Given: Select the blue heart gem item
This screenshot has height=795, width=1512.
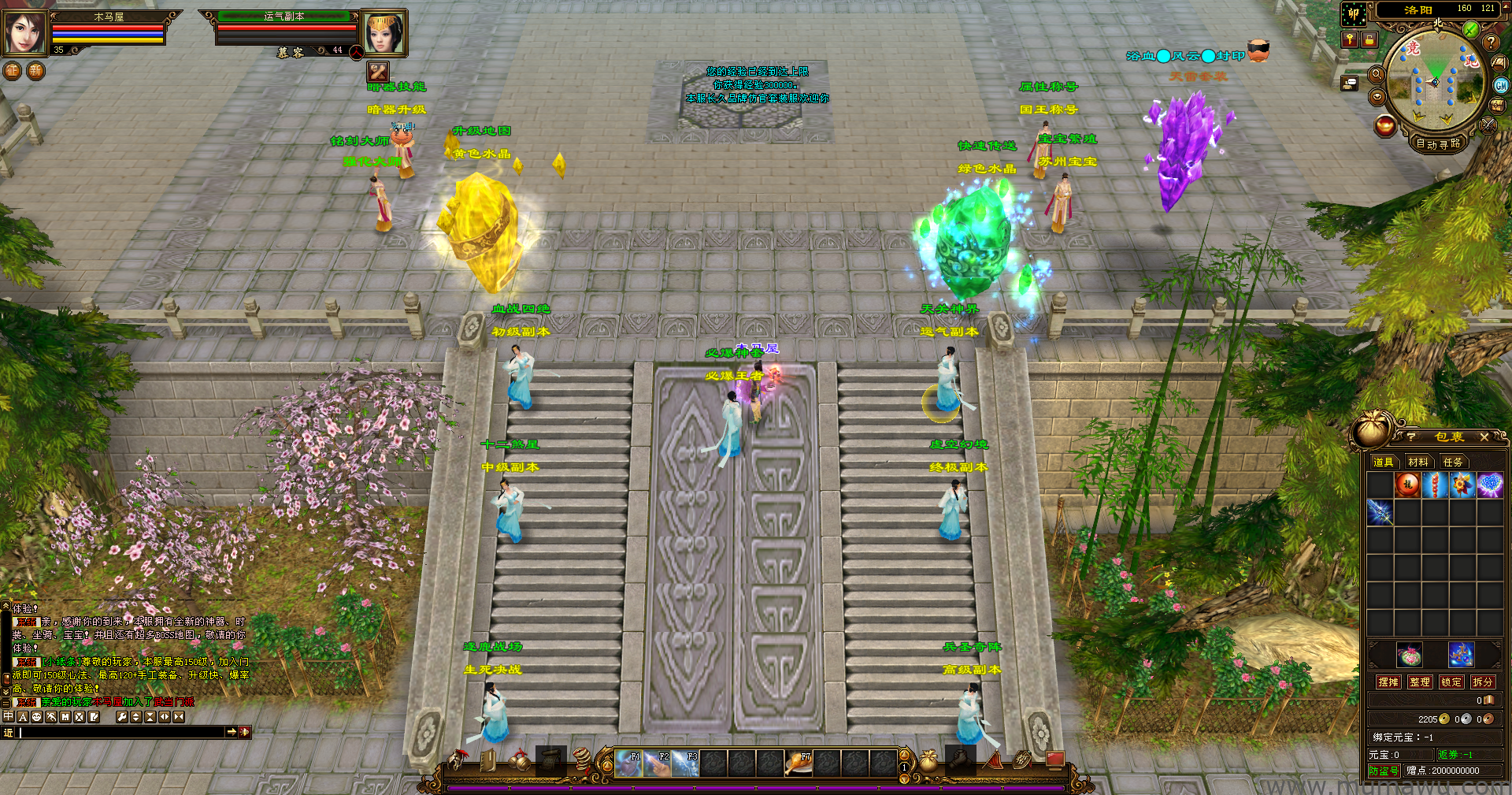Looking at the screenshot, I should [x=1489, y=485].
